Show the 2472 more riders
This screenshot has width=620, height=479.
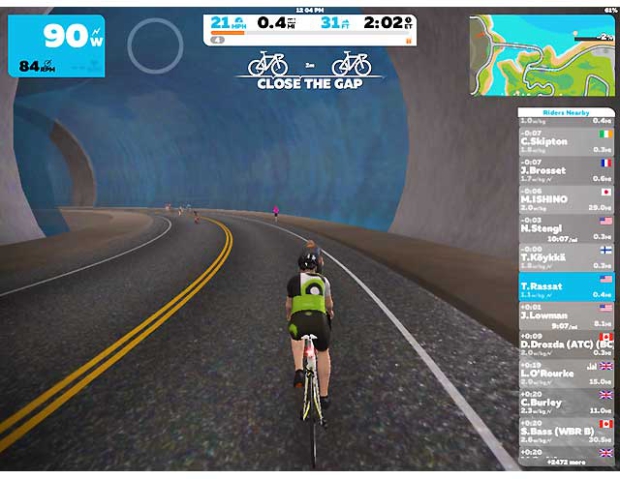click(x=567, y=462)
